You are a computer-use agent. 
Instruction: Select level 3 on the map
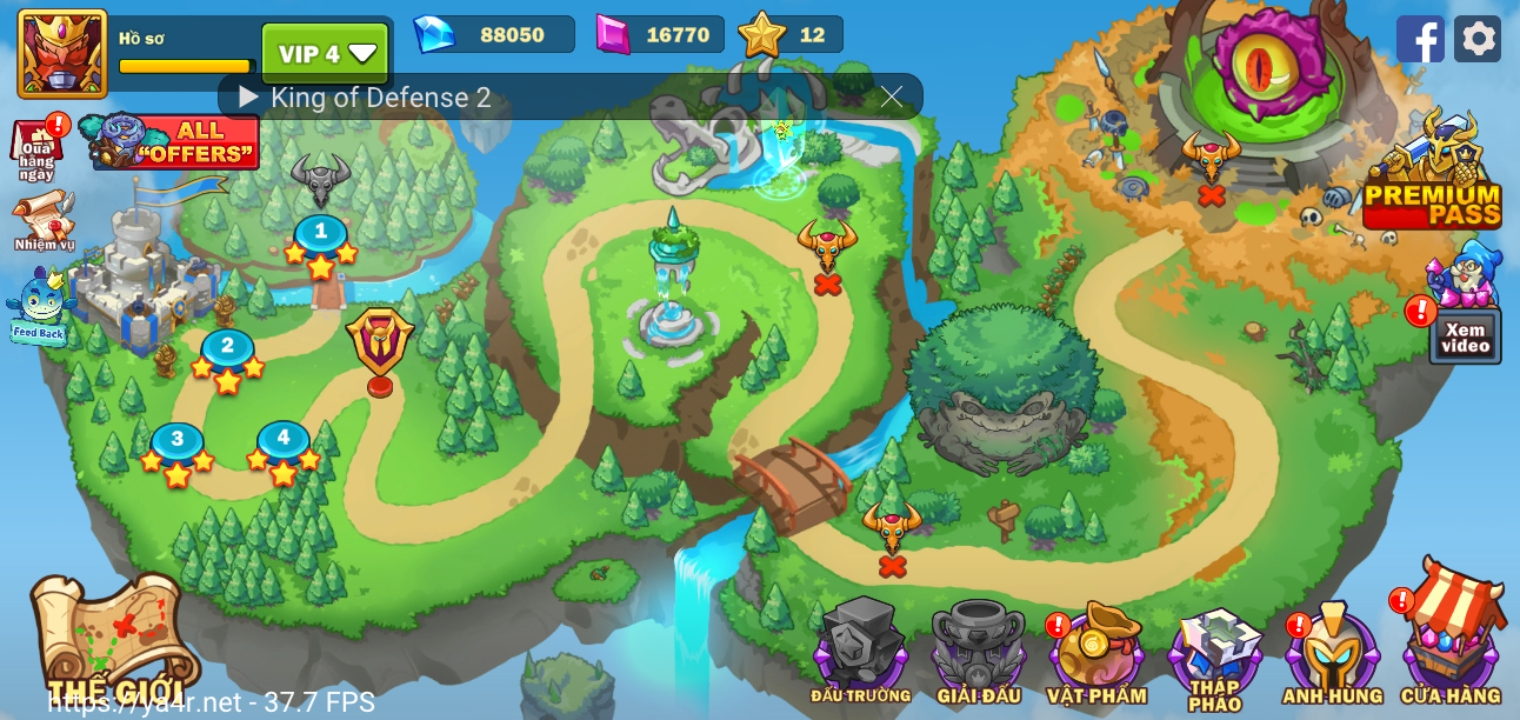coord(176,440)
